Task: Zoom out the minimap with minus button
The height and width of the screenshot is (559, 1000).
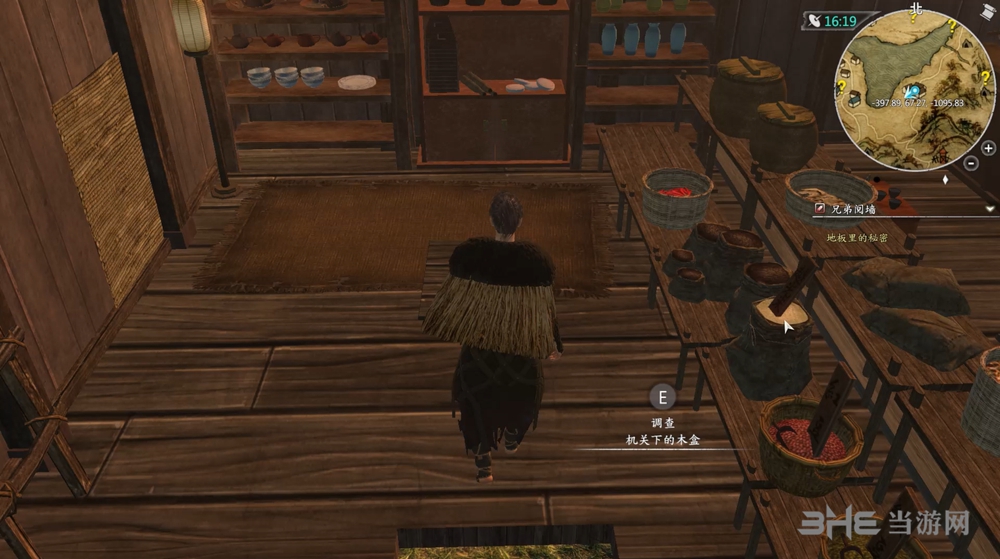Action: click(972, 162)
